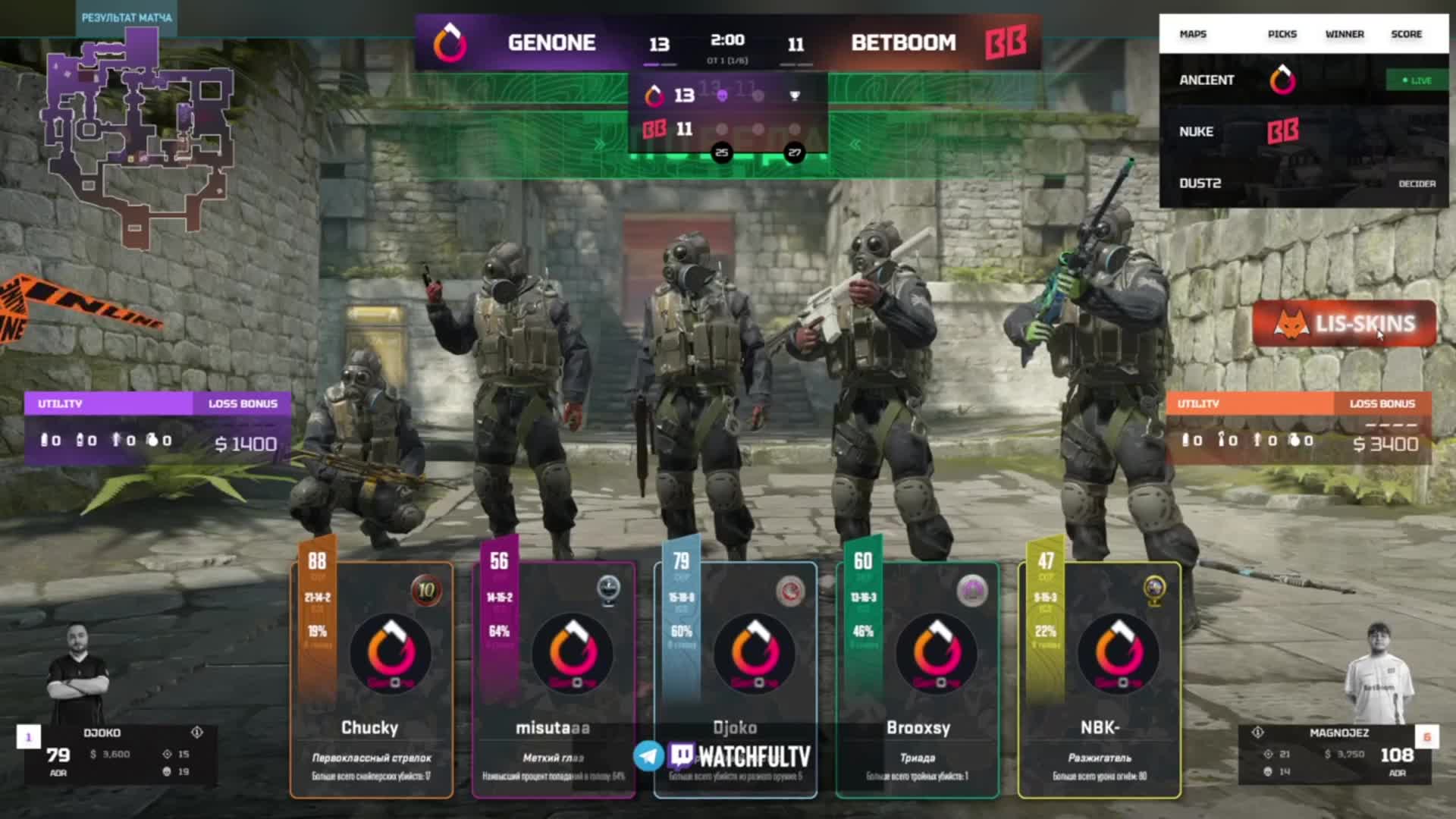The height and width of the screenshot is (819, 1456).
Task: Choose the misutaaa player card
Action: tap(554, 679)
